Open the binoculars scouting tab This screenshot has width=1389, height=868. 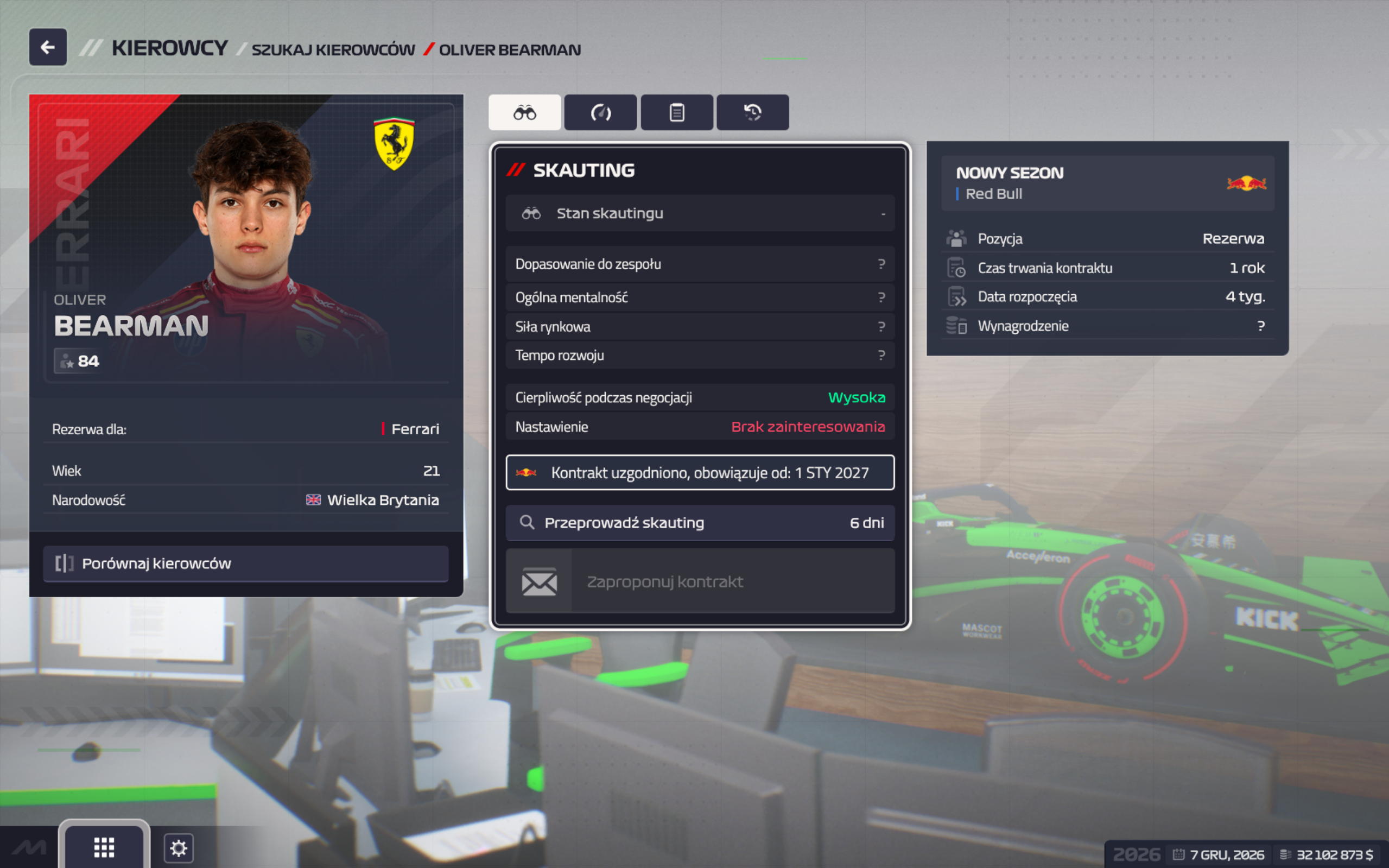coord(524,112)
